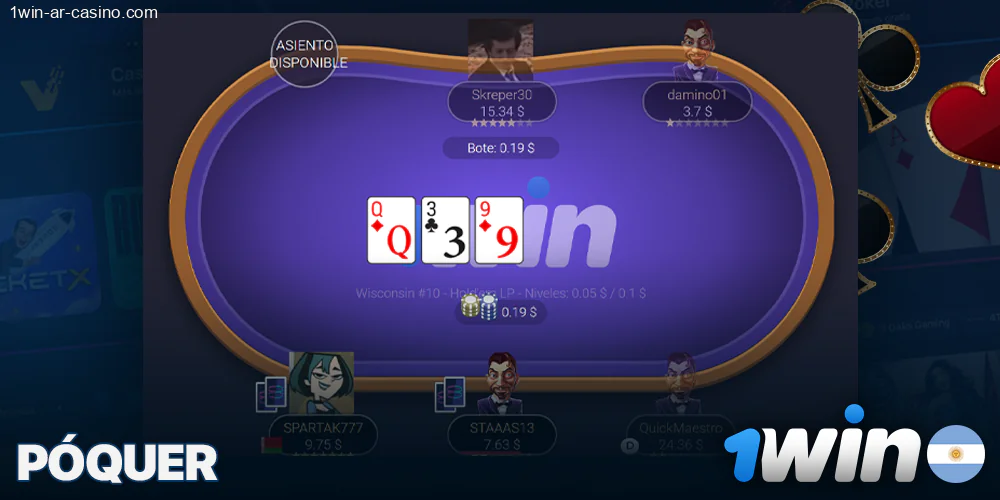Screen dimensions: 1000x500
Task: Open STAAAS13's player panel
Action: (x=502, y=434)
